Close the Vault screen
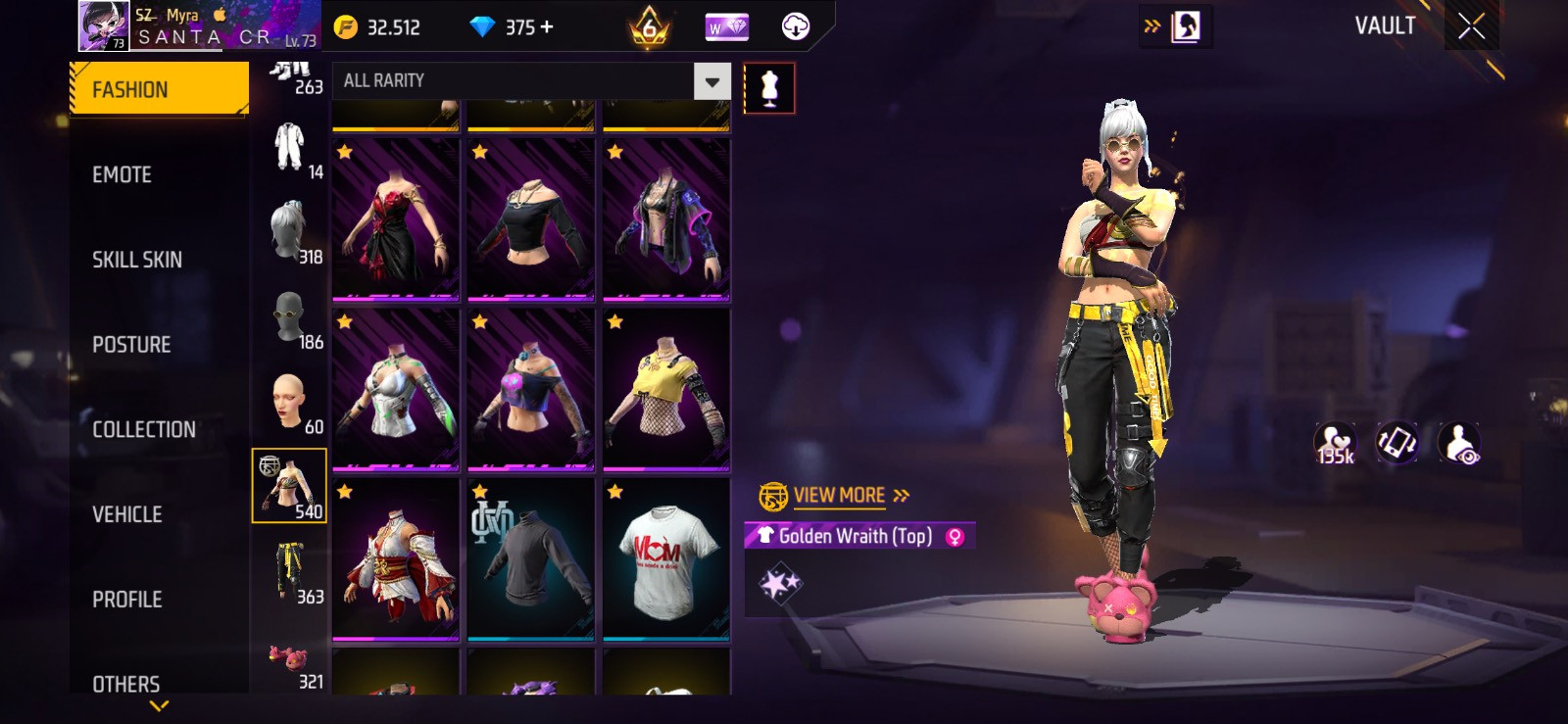 (x=1471, y=26)
